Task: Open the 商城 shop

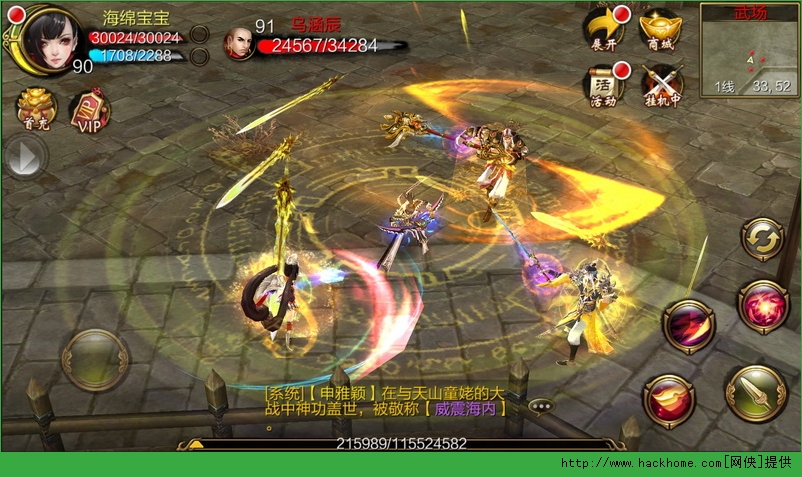Action: 660,28
